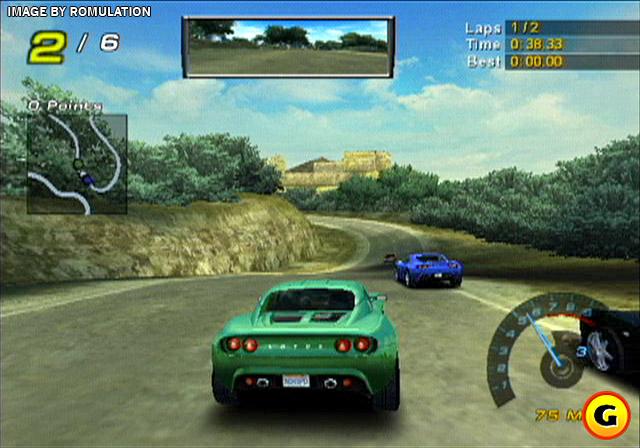Click the track minimap
Viewport: 640px width, 448px height.
[77, 163]
